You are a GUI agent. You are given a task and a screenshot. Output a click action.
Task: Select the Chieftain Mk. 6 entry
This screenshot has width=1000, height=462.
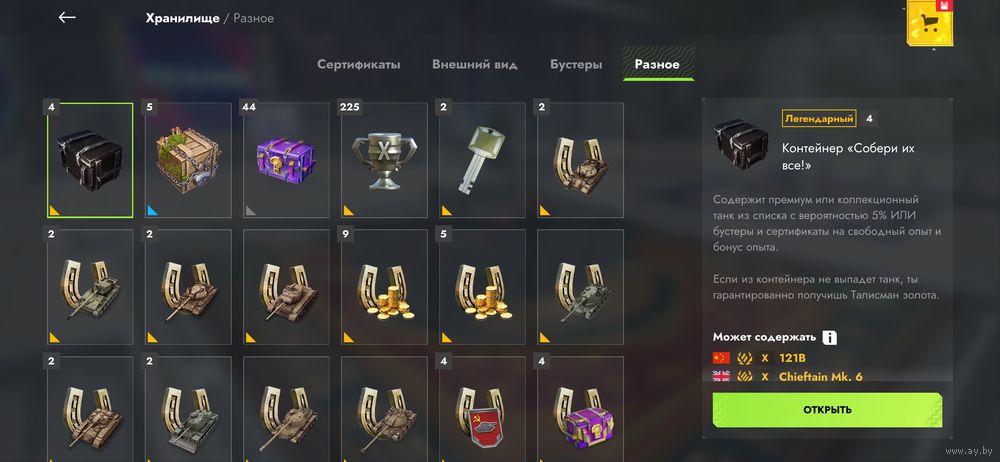[x=822, y=376]
